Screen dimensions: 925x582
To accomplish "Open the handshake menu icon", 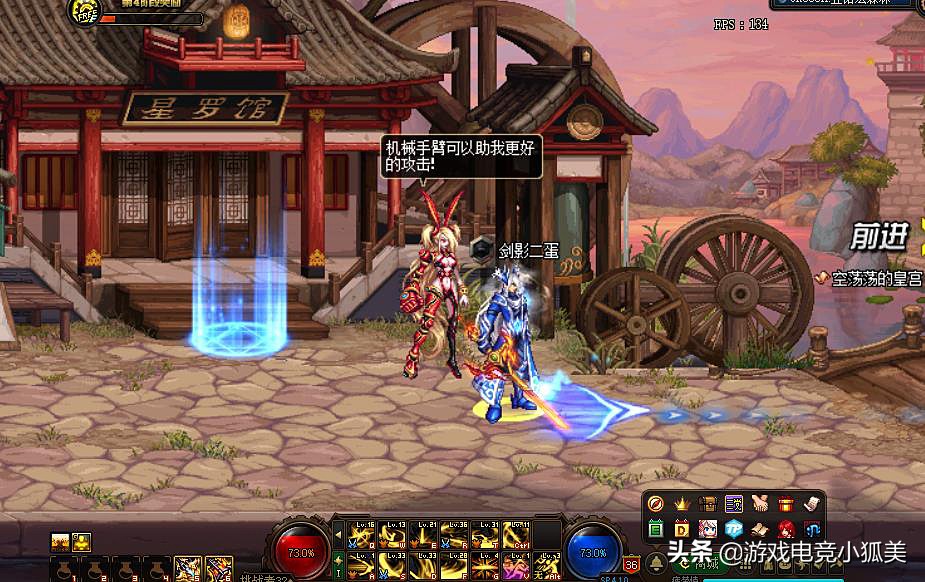I will (x=760, y=503).
